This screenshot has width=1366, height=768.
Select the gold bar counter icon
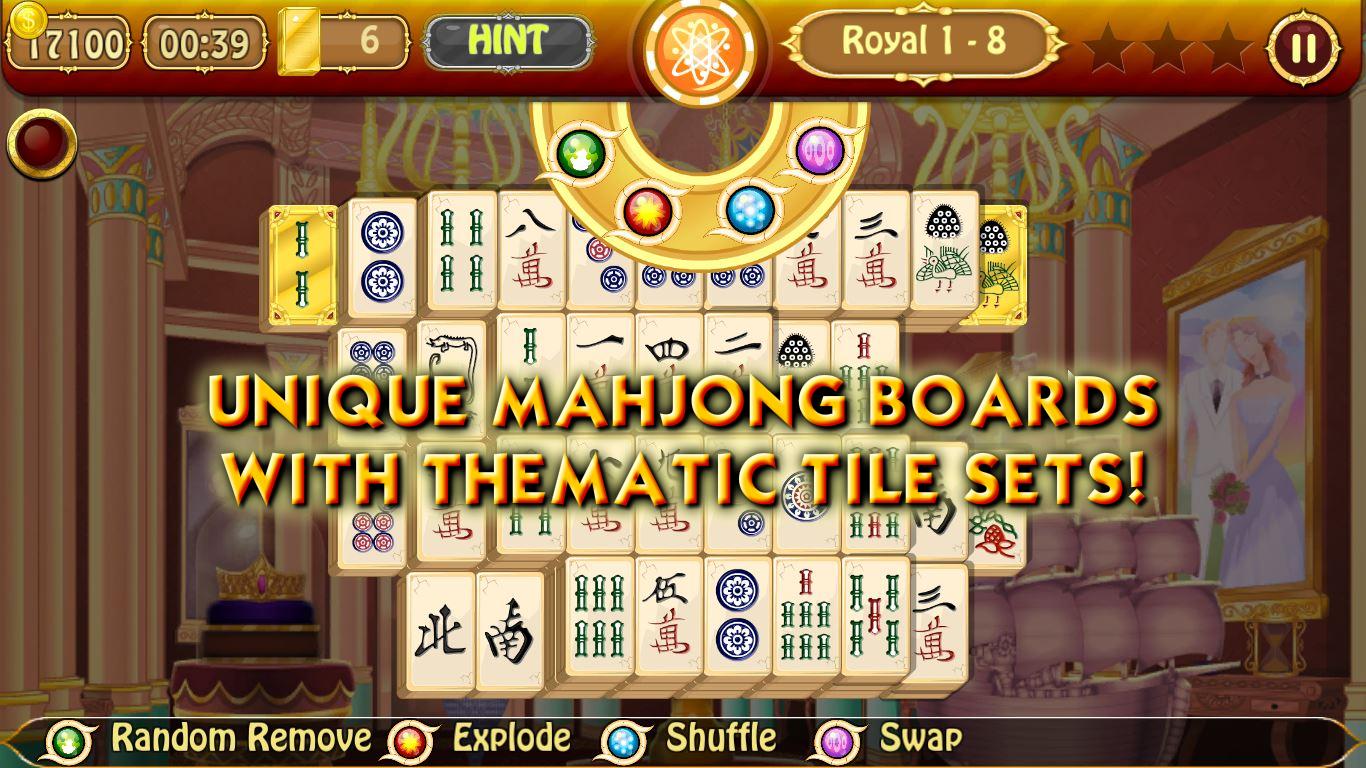(x=300, y=42)
